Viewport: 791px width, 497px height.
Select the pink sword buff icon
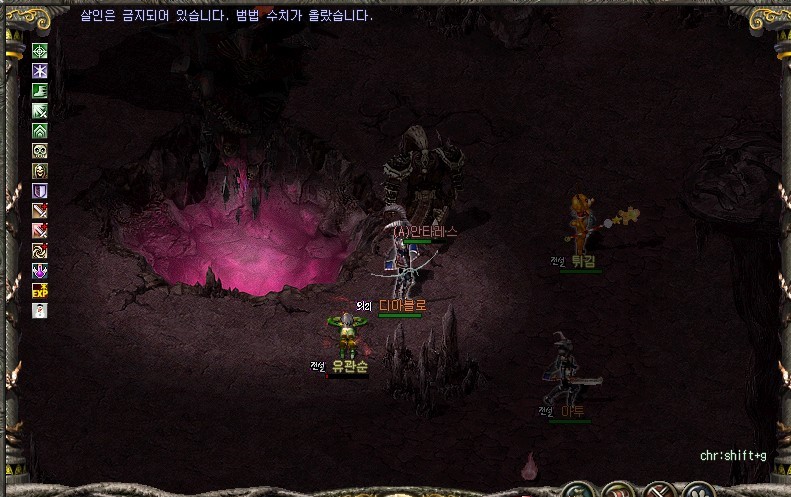[40, 231]
